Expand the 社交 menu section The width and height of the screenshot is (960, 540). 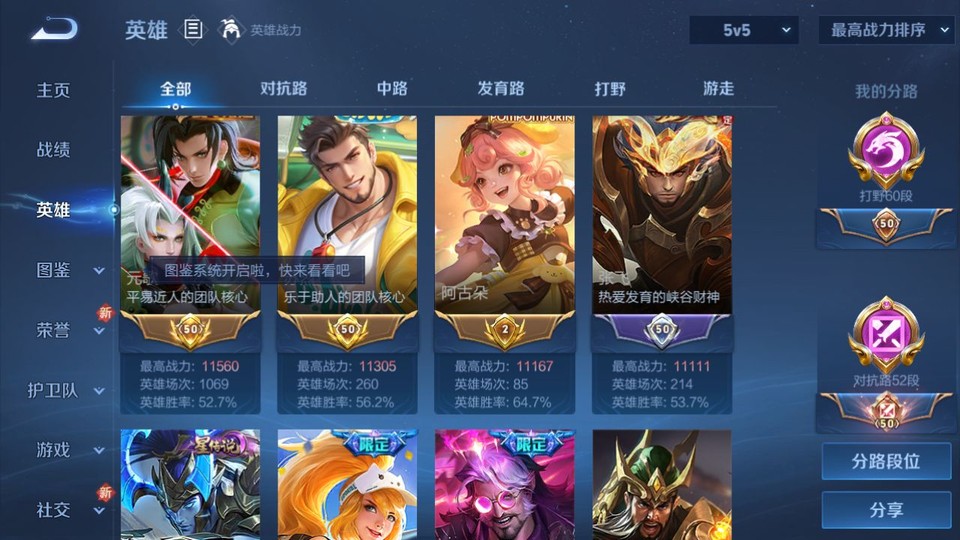pyautogui.click(x=69, y=510)
